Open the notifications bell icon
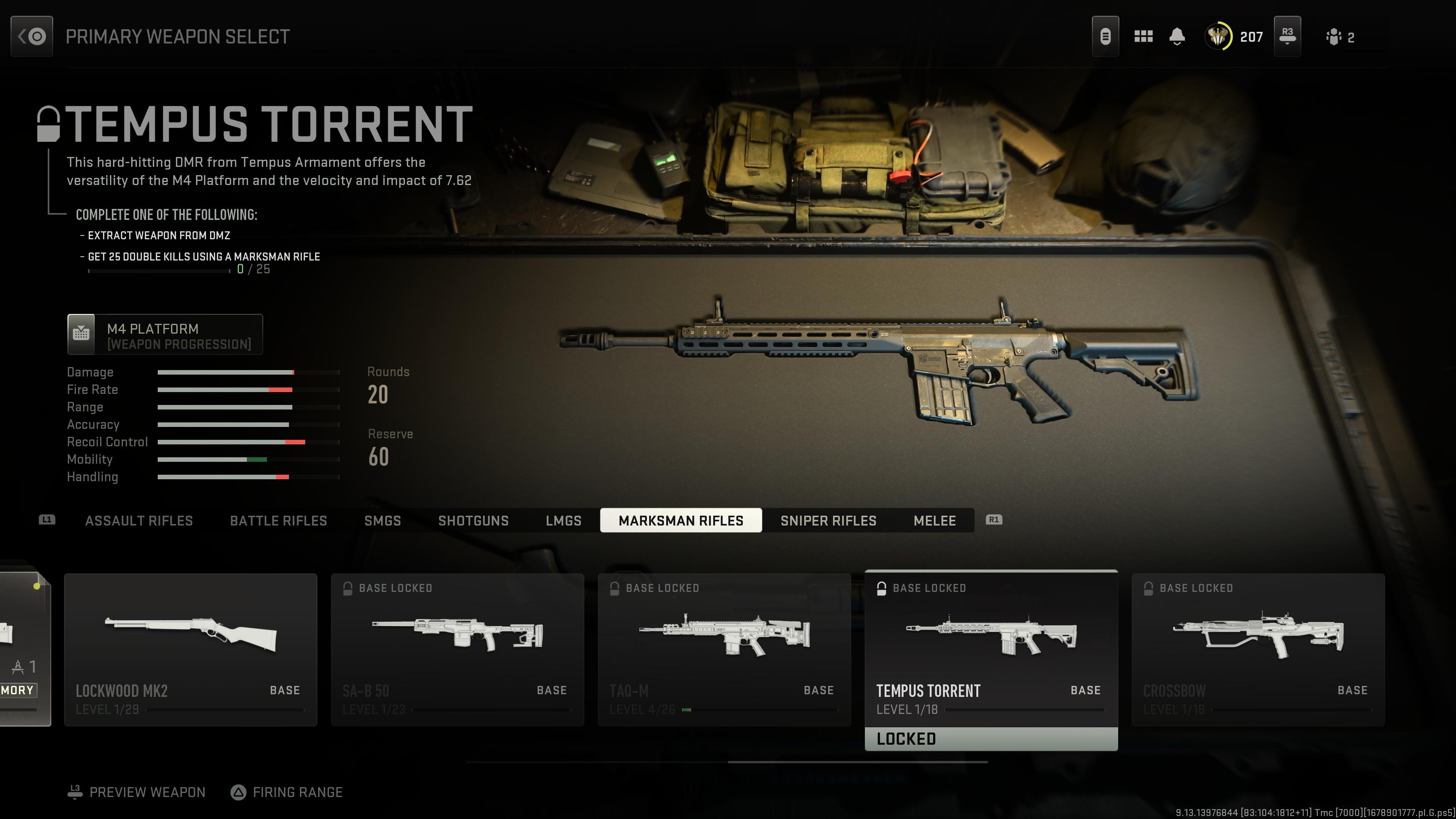This screenshot has width=1456, height=819. click(1177, 36)
